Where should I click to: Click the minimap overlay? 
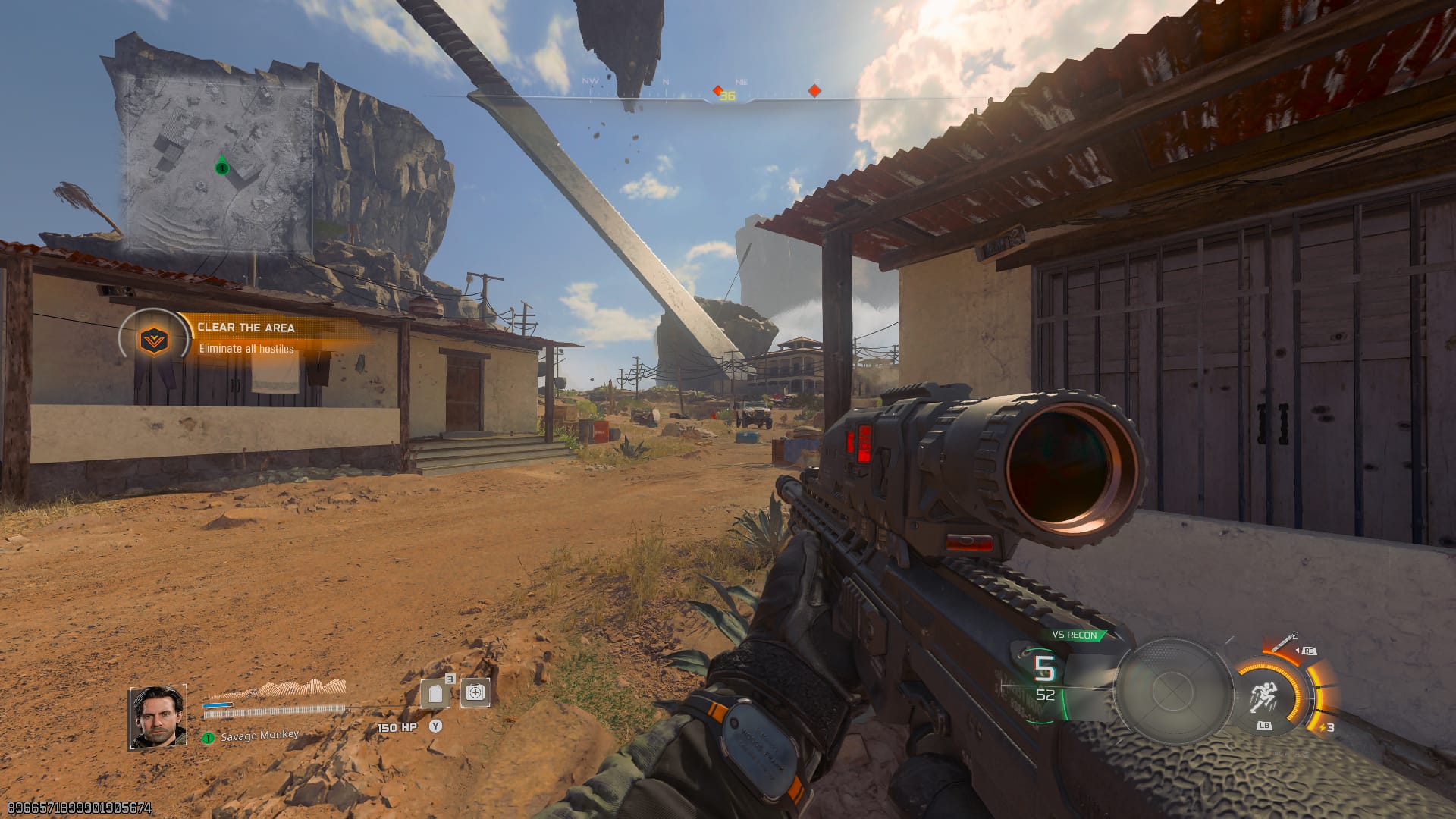click(216, 163)
